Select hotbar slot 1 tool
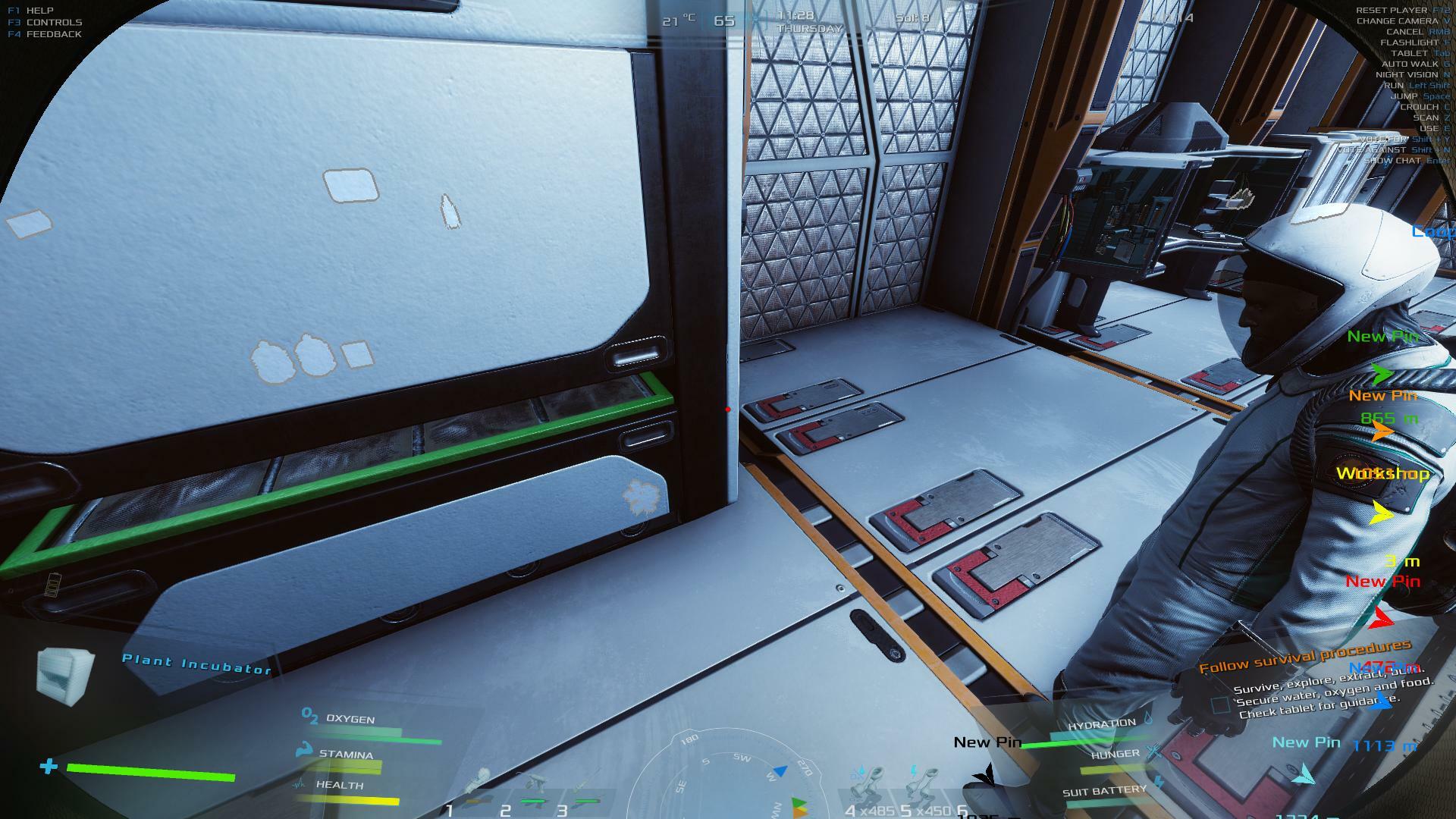Image resolution: width=1456 pixels, height=819 pixels. pyautogui.click(x=478, y=789)
